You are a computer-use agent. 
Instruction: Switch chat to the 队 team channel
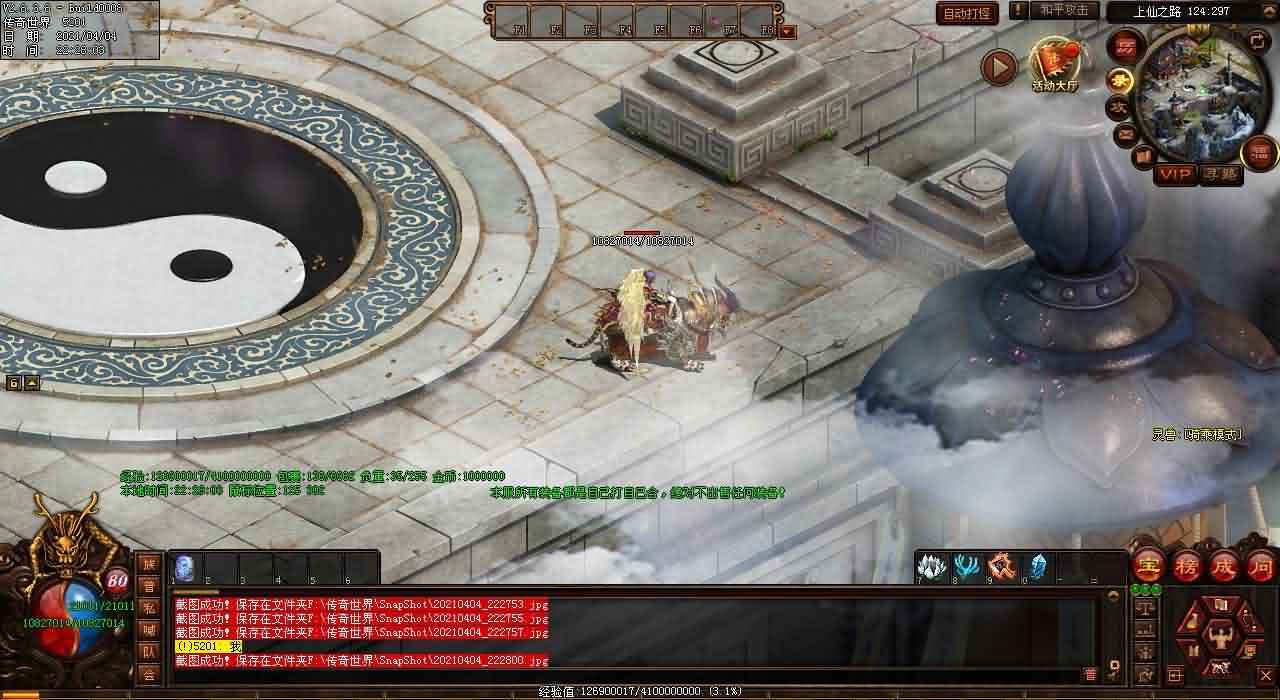(149, 652)
